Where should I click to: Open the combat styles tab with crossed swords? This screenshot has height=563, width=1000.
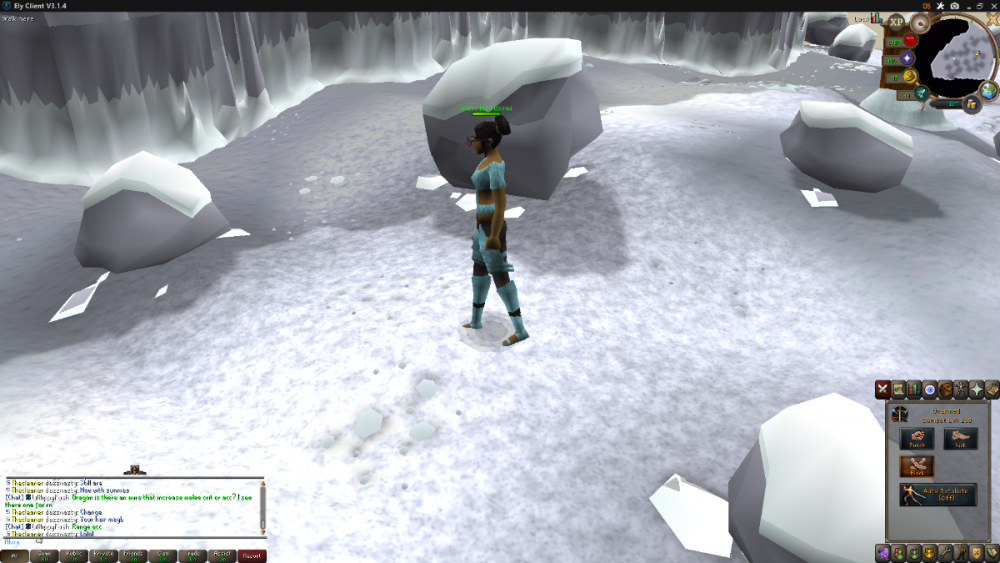[x=883, y=389]
